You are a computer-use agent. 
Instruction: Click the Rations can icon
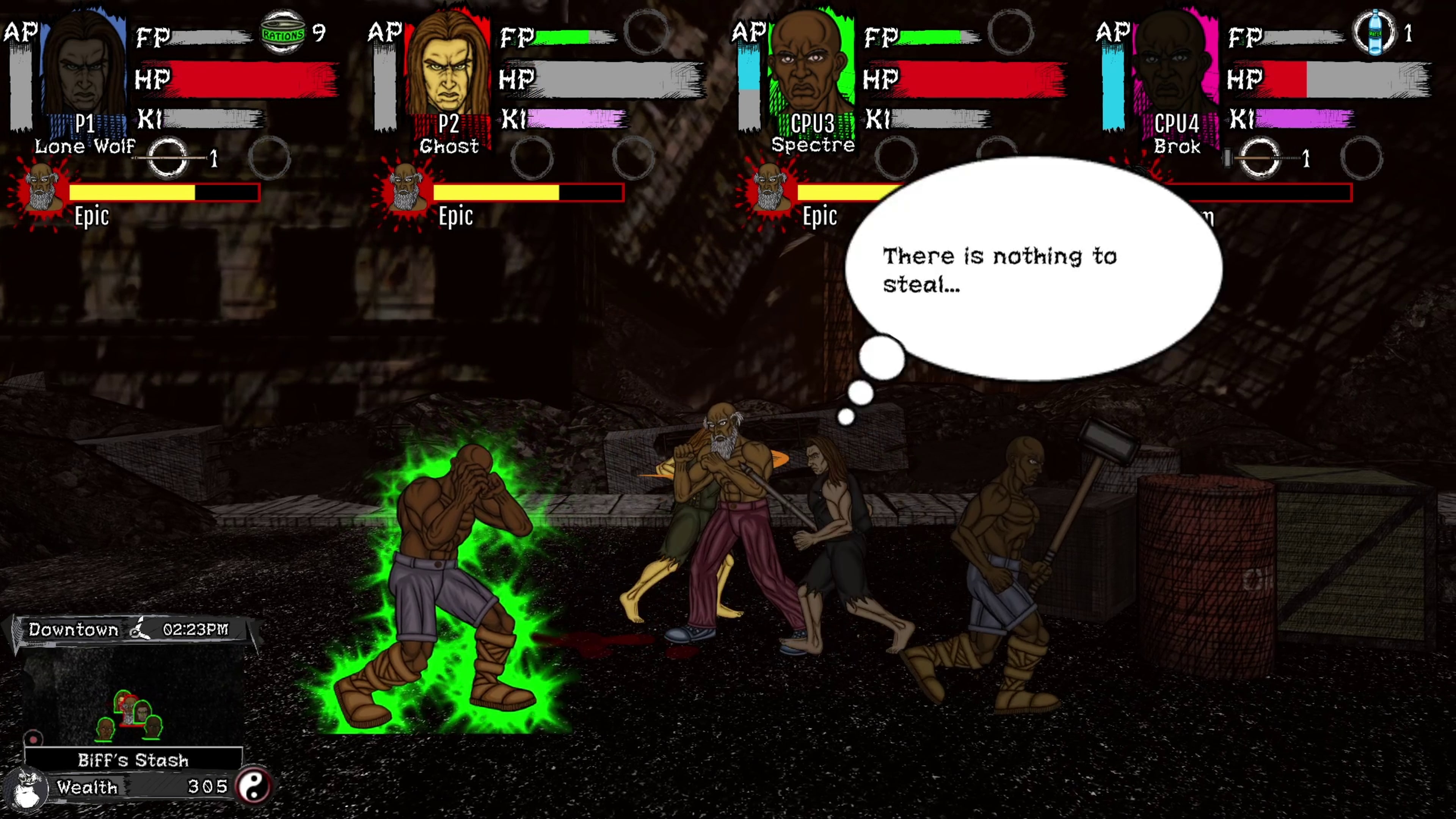click(x=282, y=31)
